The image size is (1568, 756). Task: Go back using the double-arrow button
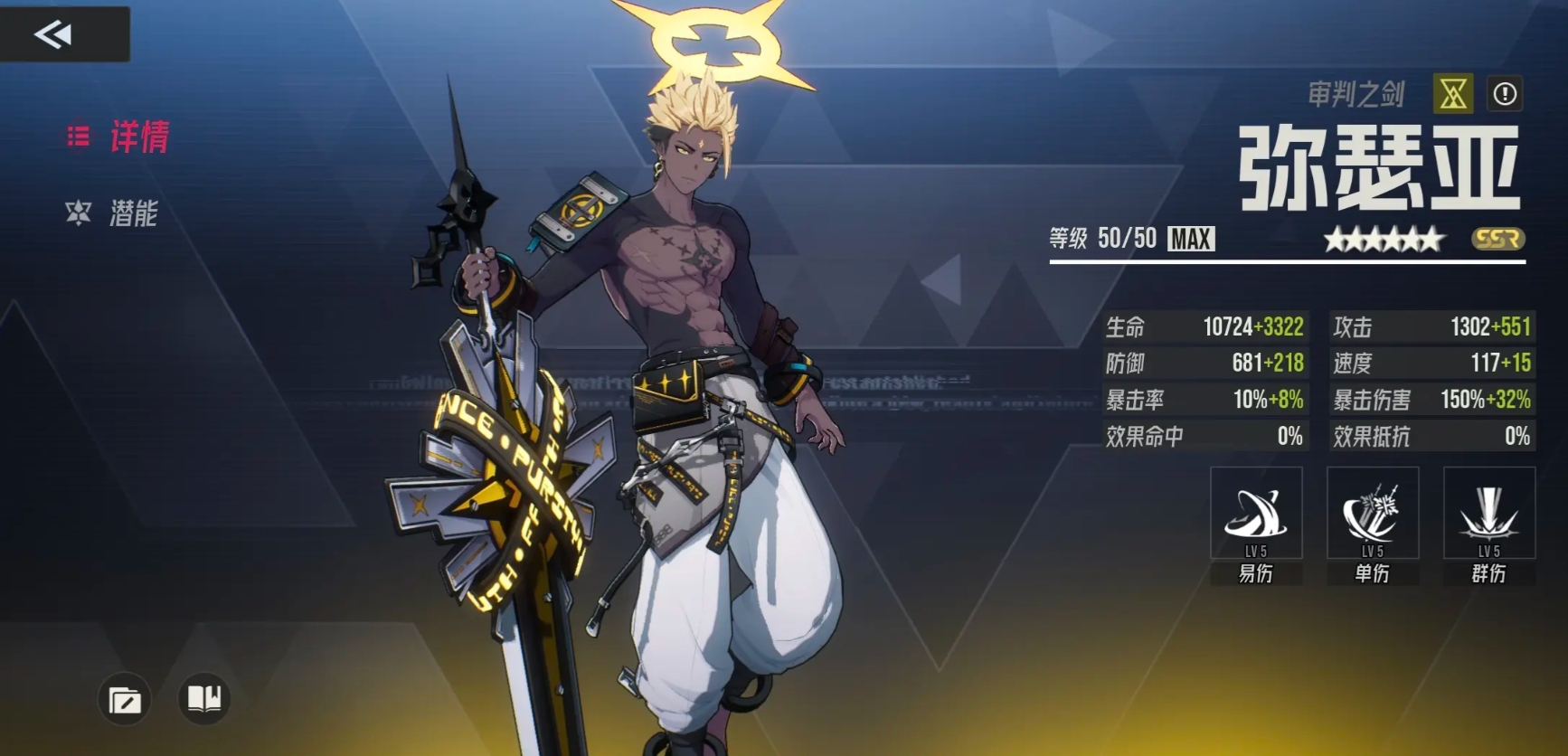point(54,34)
